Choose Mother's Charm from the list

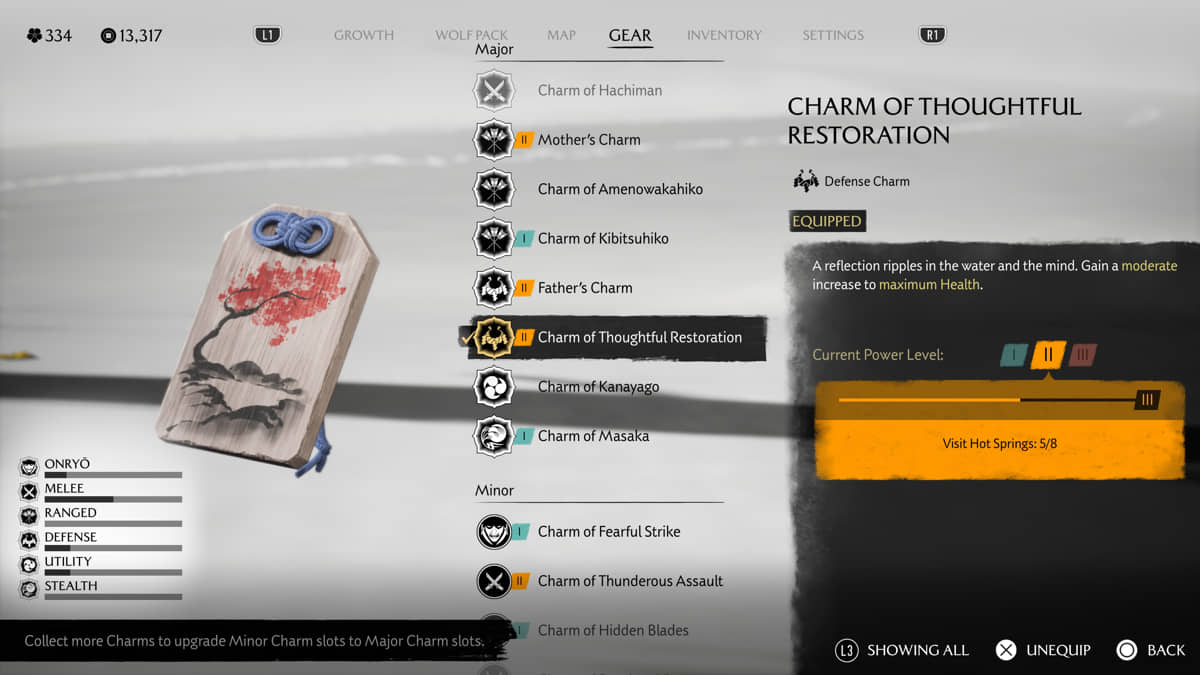[x=589, y=140]
